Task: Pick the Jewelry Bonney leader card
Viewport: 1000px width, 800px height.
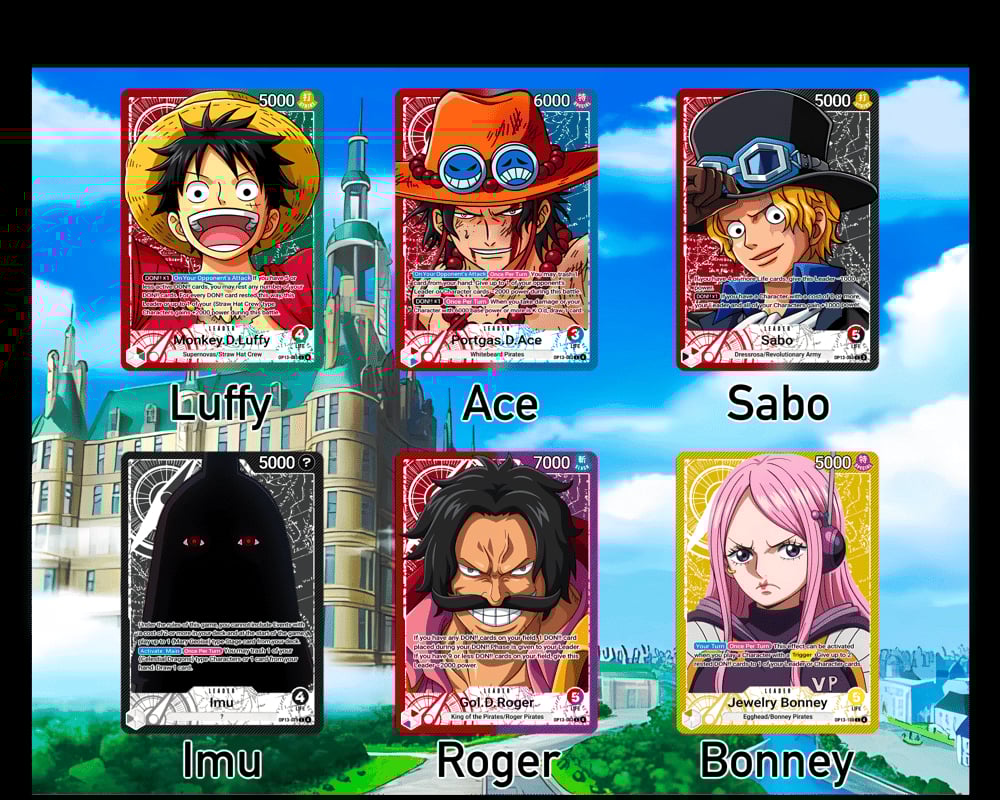Action: coord(777,592)
